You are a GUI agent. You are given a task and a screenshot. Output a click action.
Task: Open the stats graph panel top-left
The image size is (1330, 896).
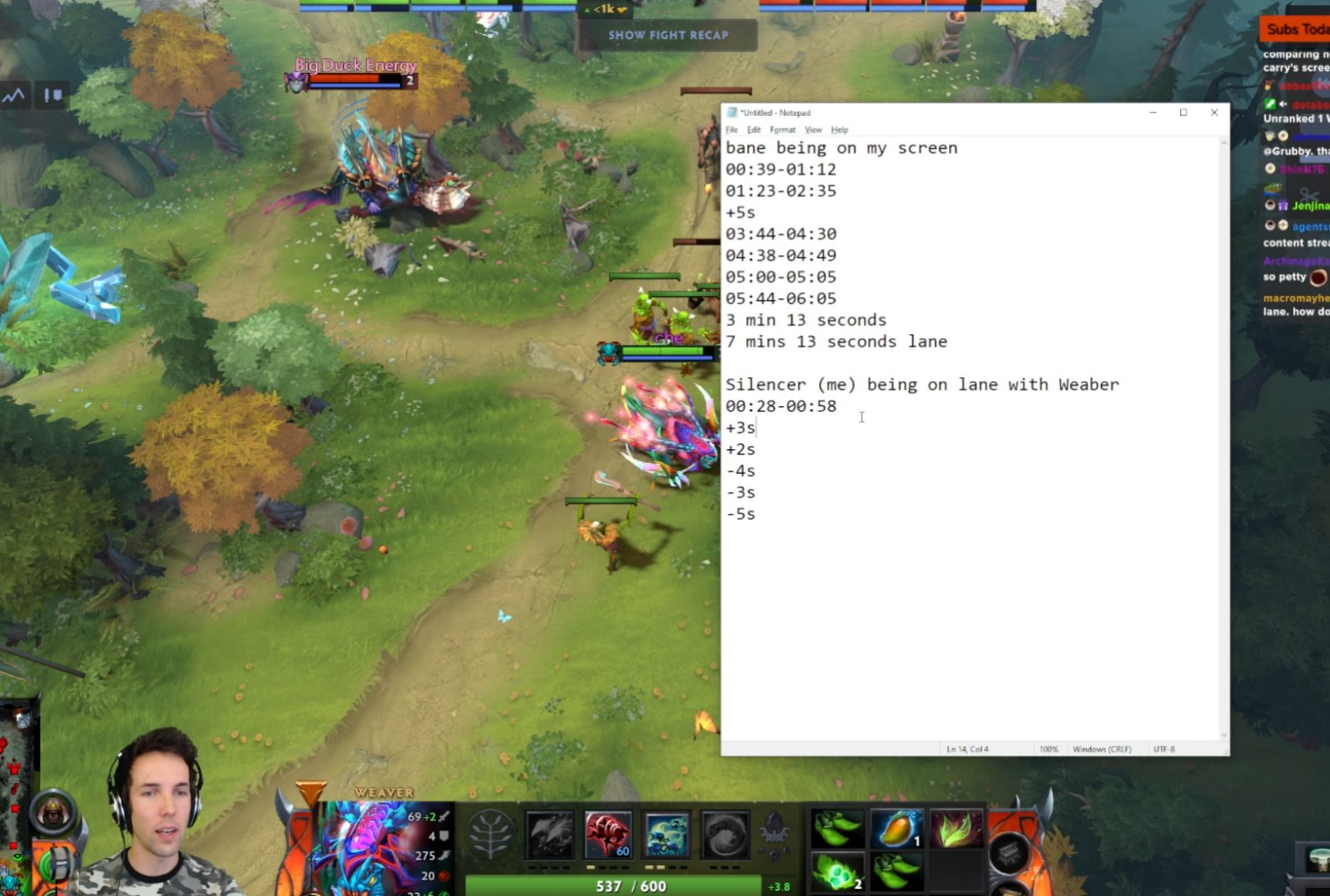(x=13, y=95)
